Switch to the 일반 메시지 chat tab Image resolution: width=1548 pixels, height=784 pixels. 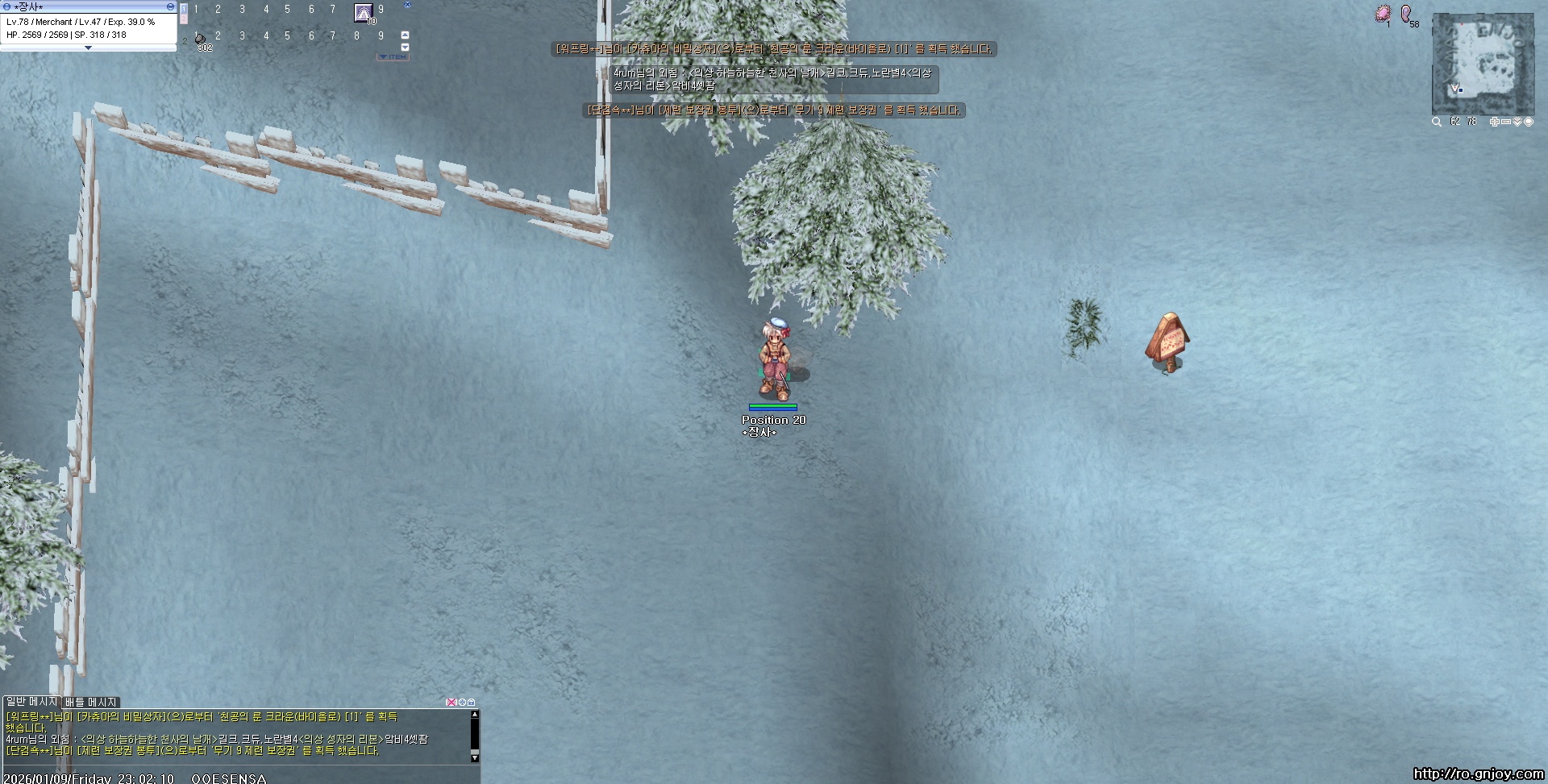pos(31,702)
